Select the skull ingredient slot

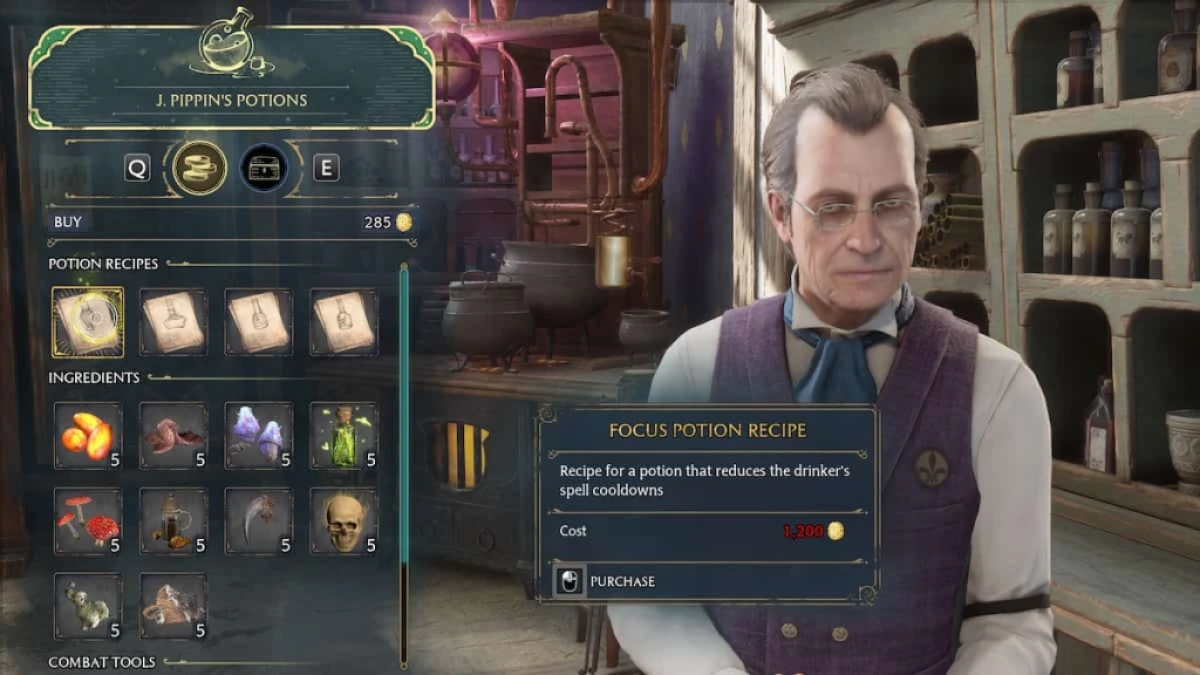(344, 521)
